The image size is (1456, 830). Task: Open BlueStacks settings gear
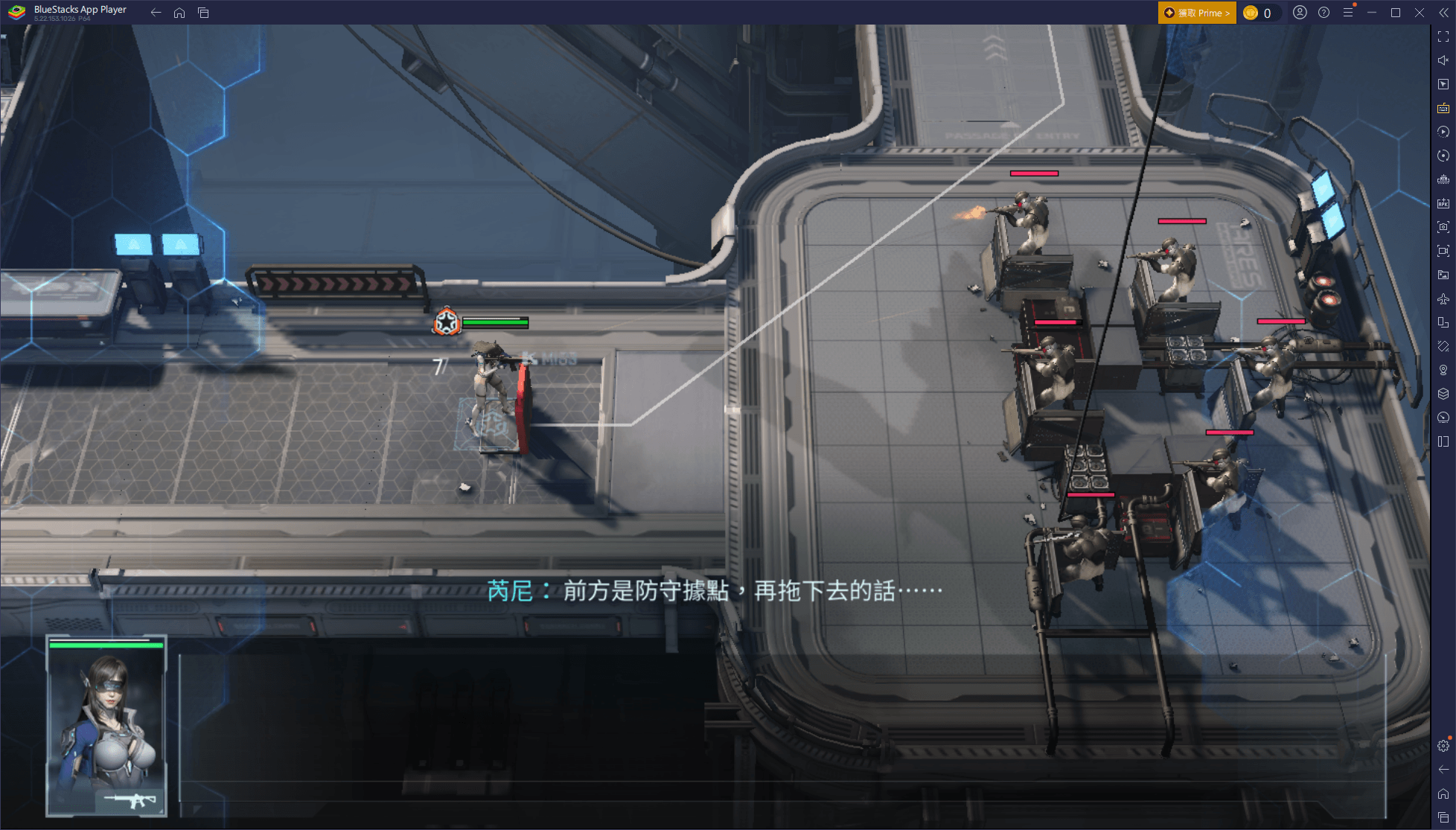pos(1443,746)
